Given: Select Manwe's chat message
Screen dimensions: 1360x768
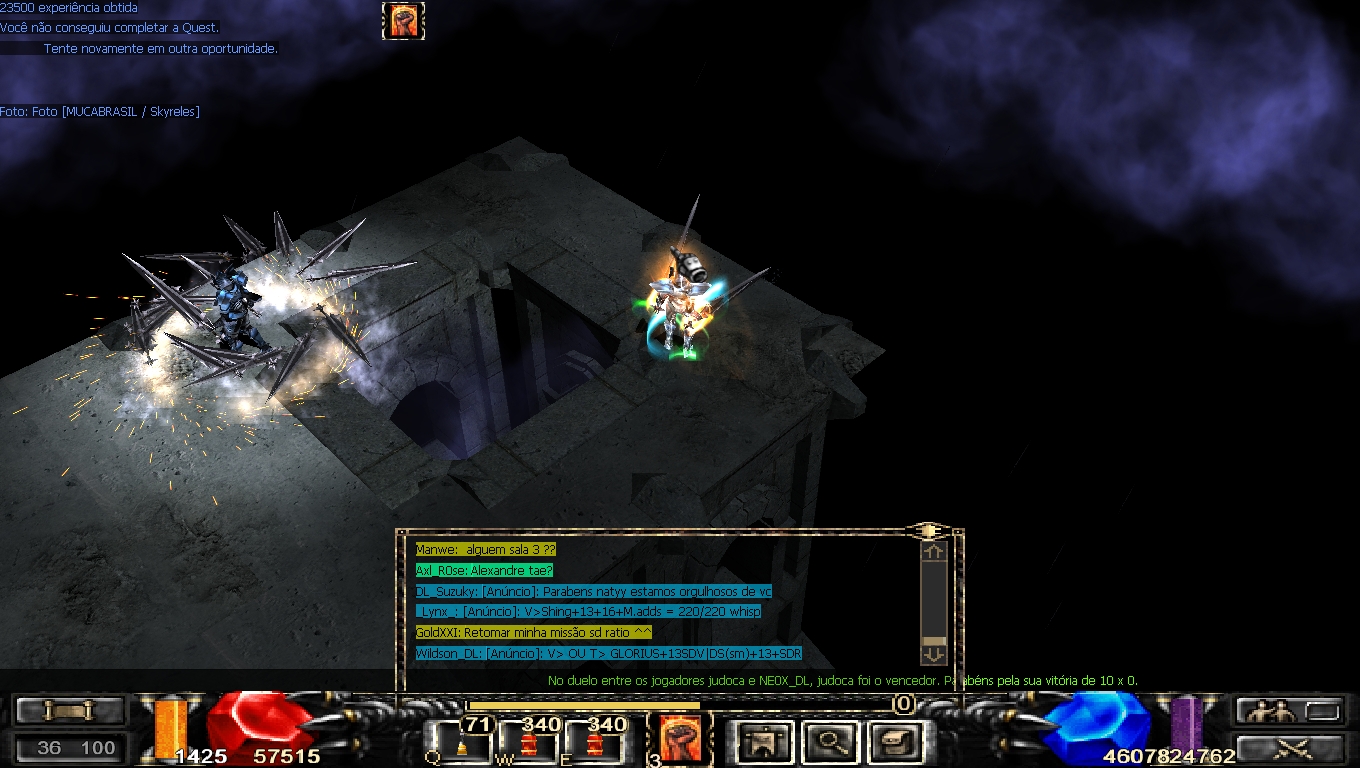Looking at the screenshot, I should [x=485, y=550].
